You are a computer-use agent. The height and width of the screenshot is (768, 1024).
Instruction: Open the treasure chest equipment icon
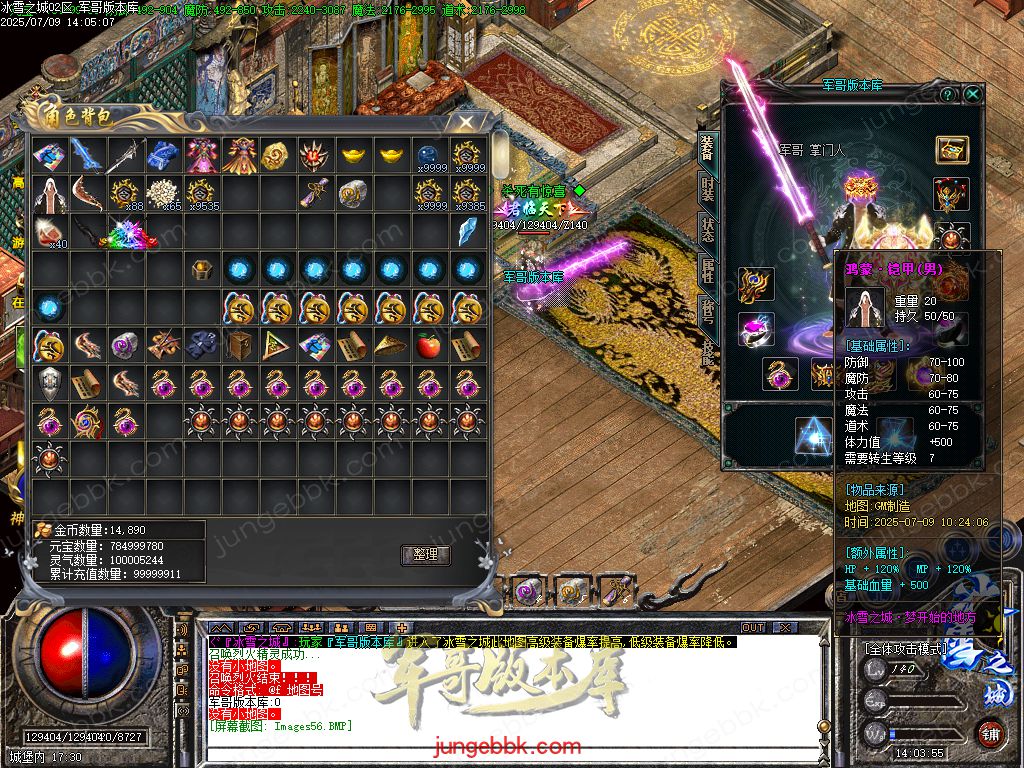coord(952,150)
